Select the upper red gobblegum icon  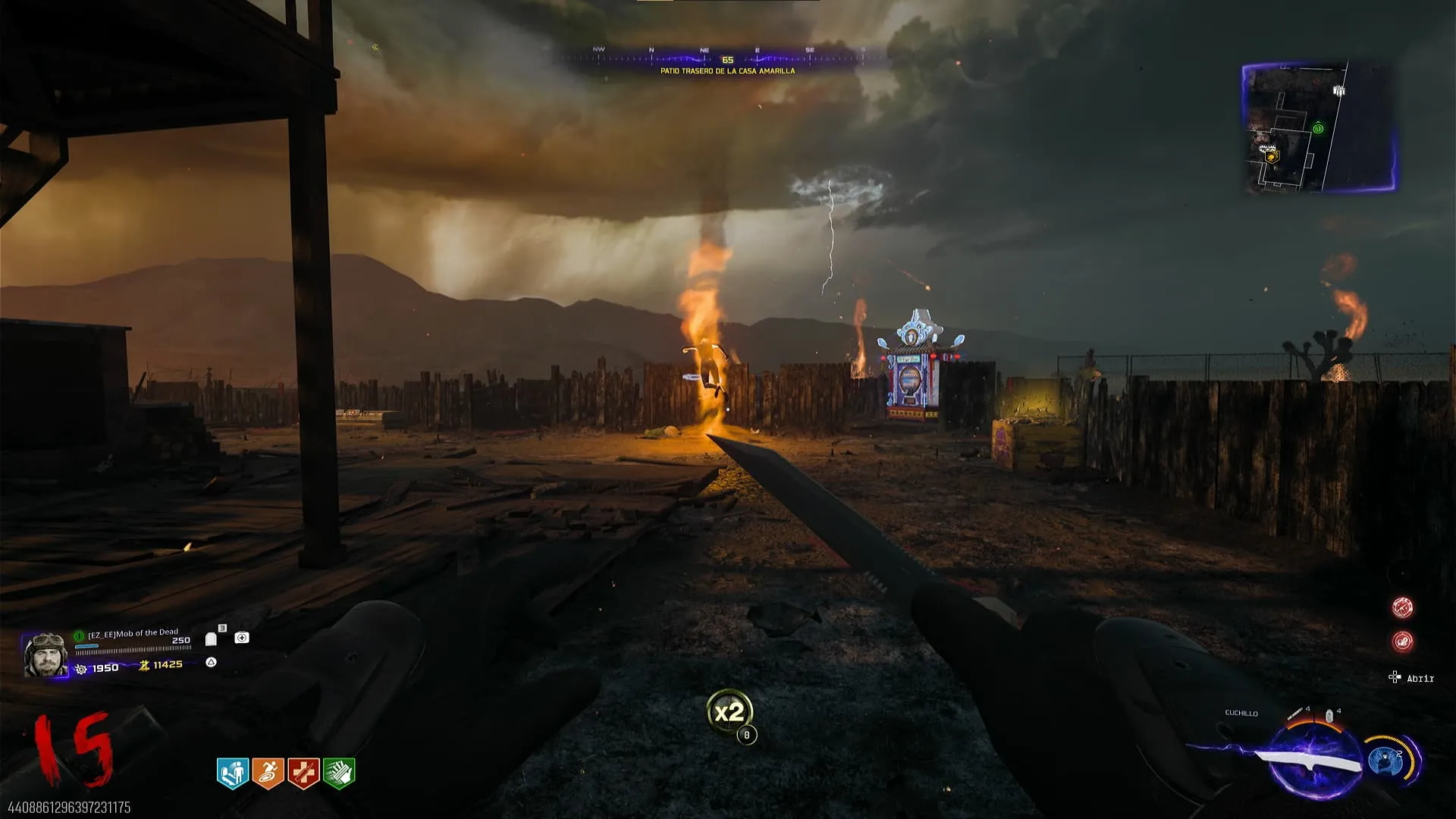pos(1402,607)
